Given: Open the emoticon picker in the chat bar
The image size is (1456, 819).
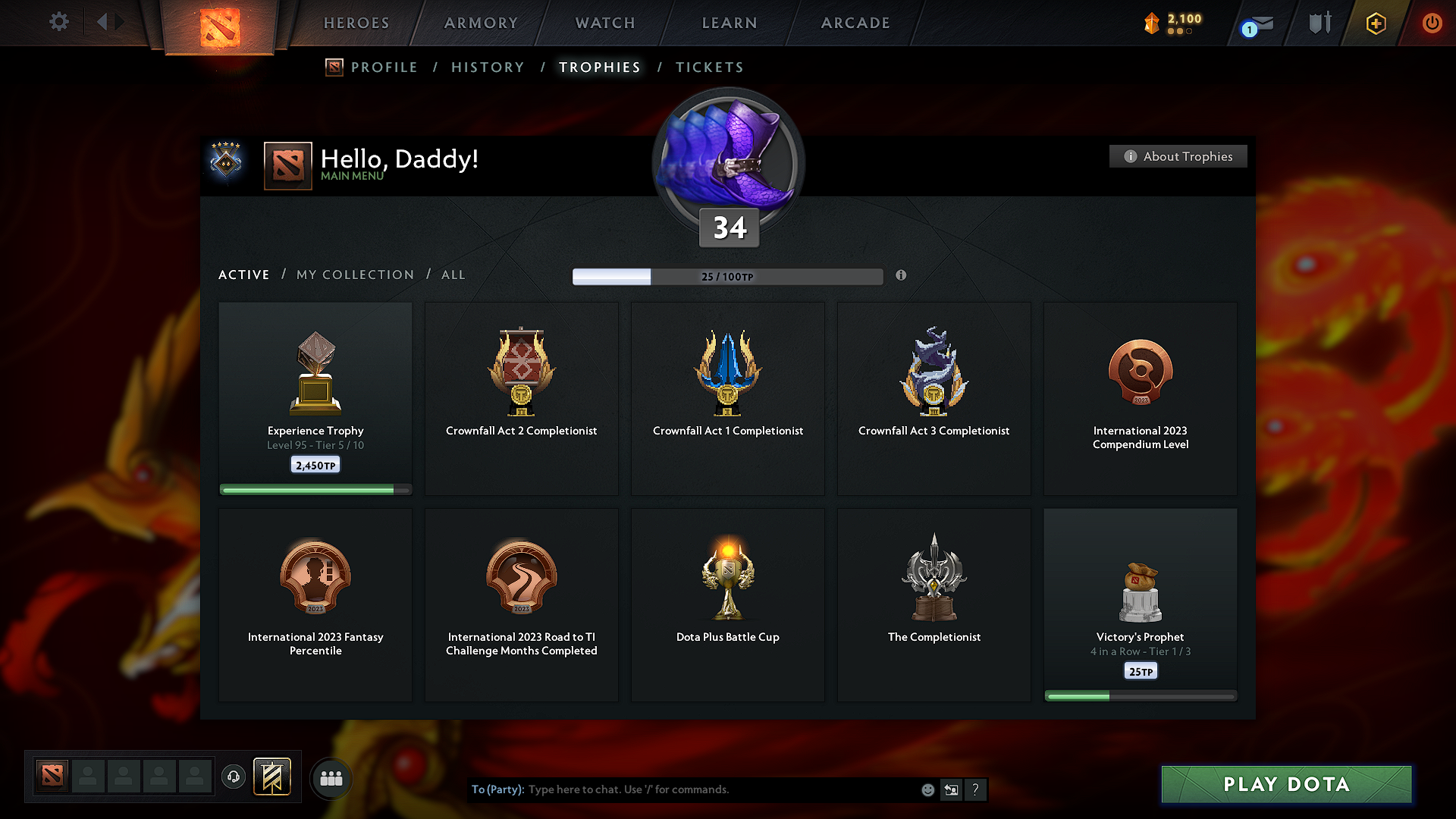Looking at the screenshot, I should pos(927,789).
